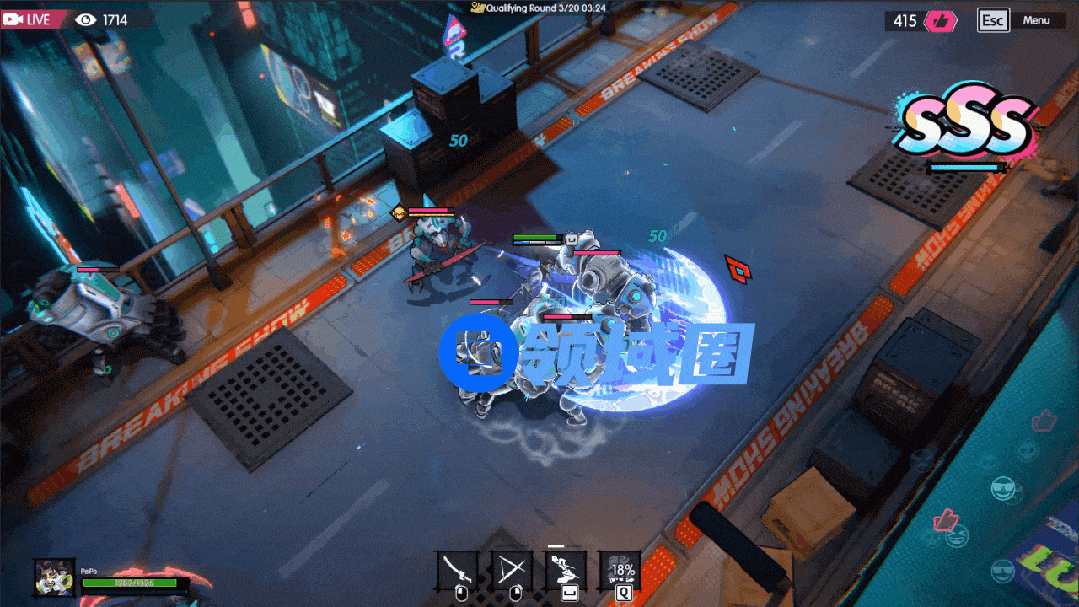This screenshot has width=1079, height=607.
Task: Activate the dash skill icon
Action: [565, 570]
